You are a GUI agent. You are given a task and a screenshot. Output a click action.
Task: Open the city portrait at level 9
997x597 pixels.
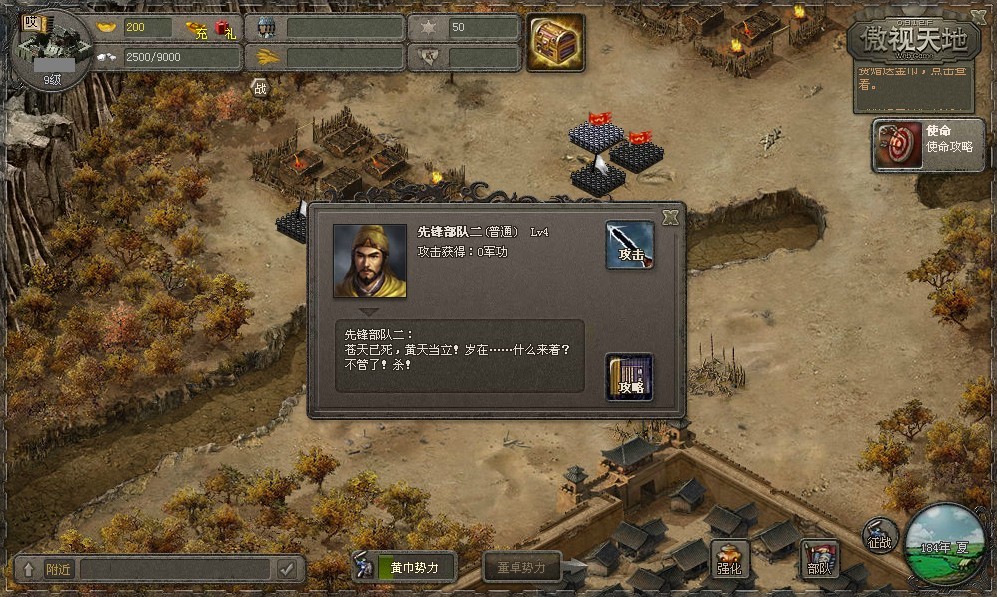click(50, 46)
